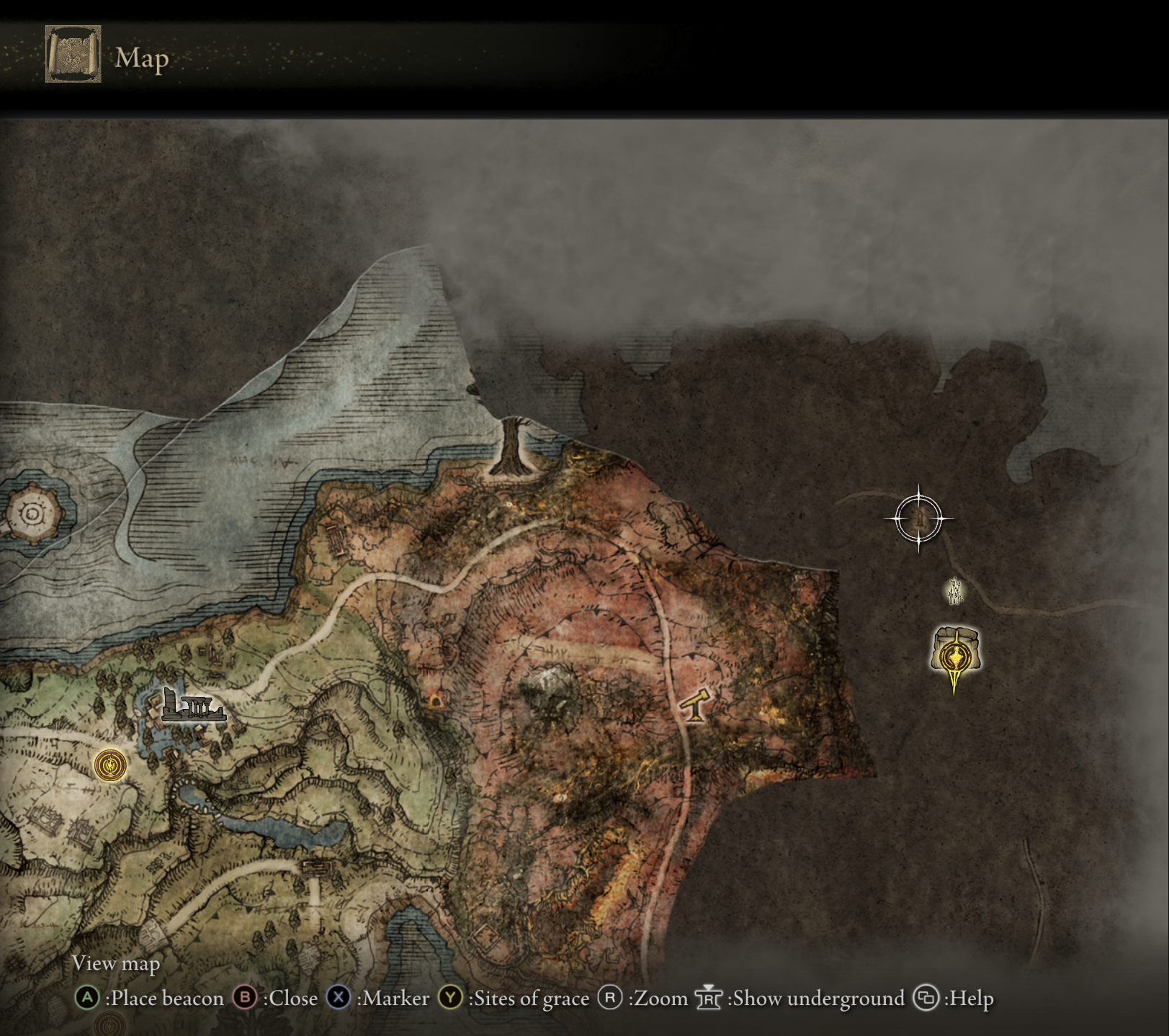Viewport: 1169px width, 1036px height.
Task: Click the glowing white spears map marker
Action: [x=955, y=590]
